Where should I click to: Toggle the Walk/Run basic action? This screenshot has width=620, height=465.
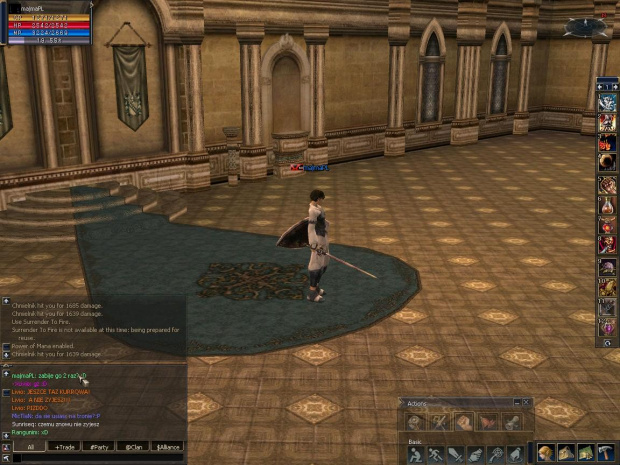point(438,455)
